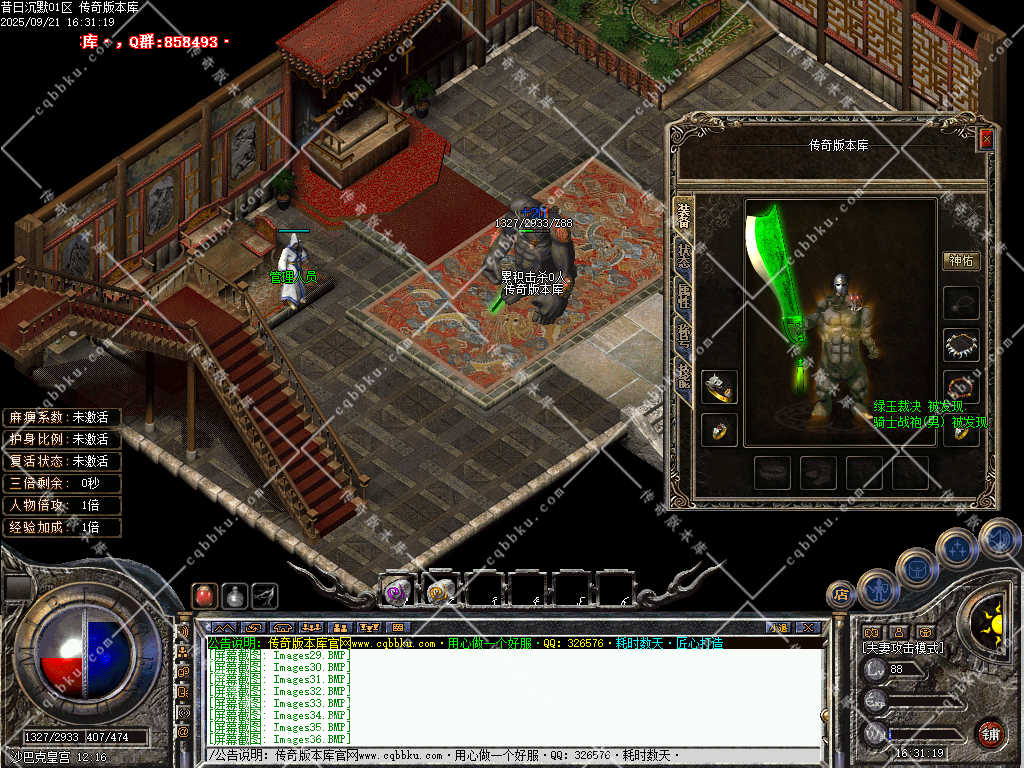Image resolution: width=1024 pixels, height=768 pixels.
Task: Click the chat input line
Action: (x=500, y=755)
